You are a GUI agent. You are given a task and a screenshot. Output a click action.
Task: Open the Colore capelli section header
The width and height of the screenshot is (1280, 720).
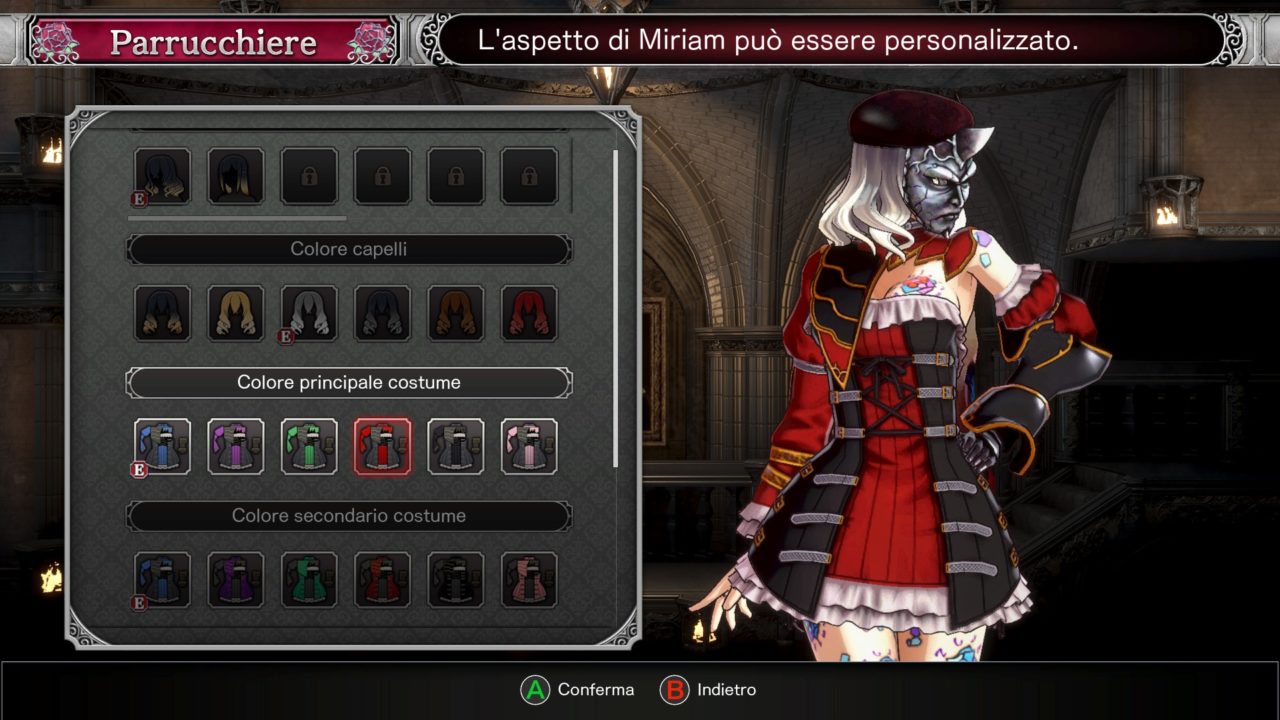pos(349,249)
